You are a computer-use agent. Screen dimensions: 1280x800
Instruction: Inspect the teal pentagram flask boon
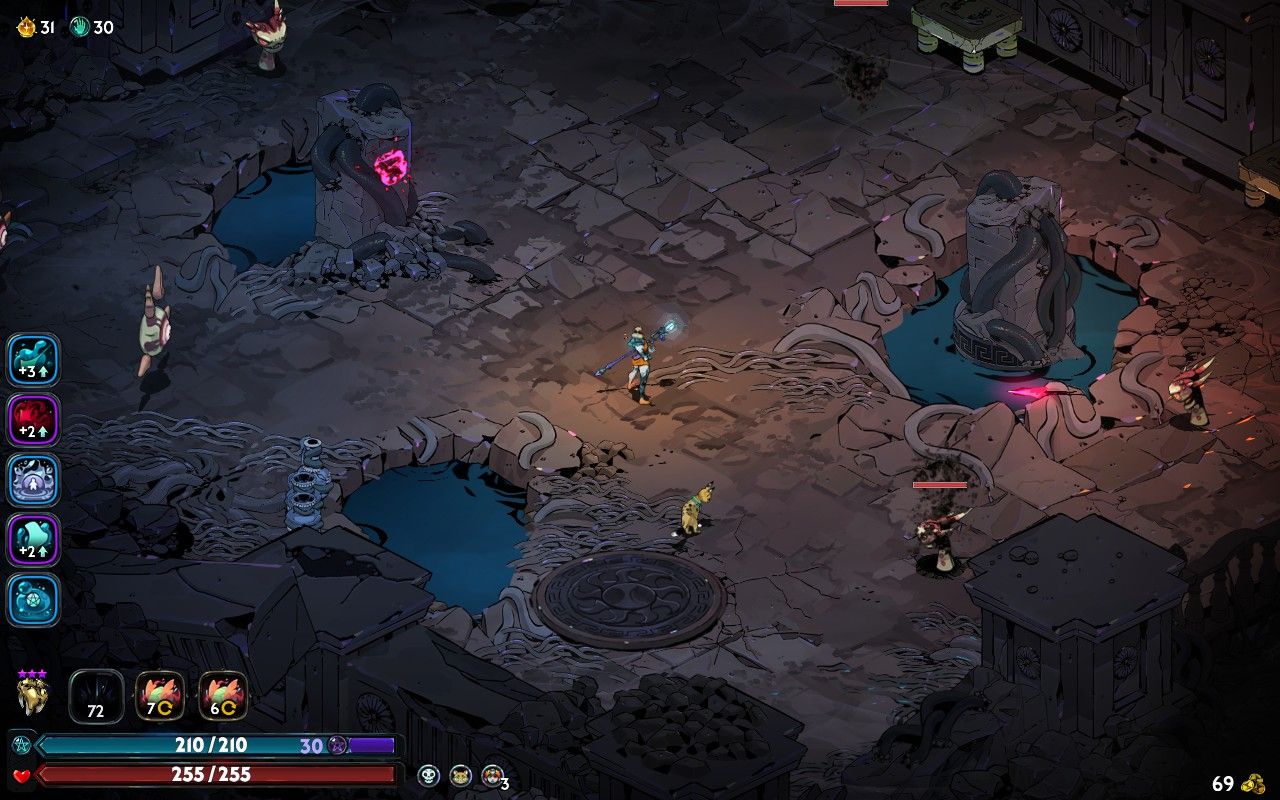click(x=33, y=600)
